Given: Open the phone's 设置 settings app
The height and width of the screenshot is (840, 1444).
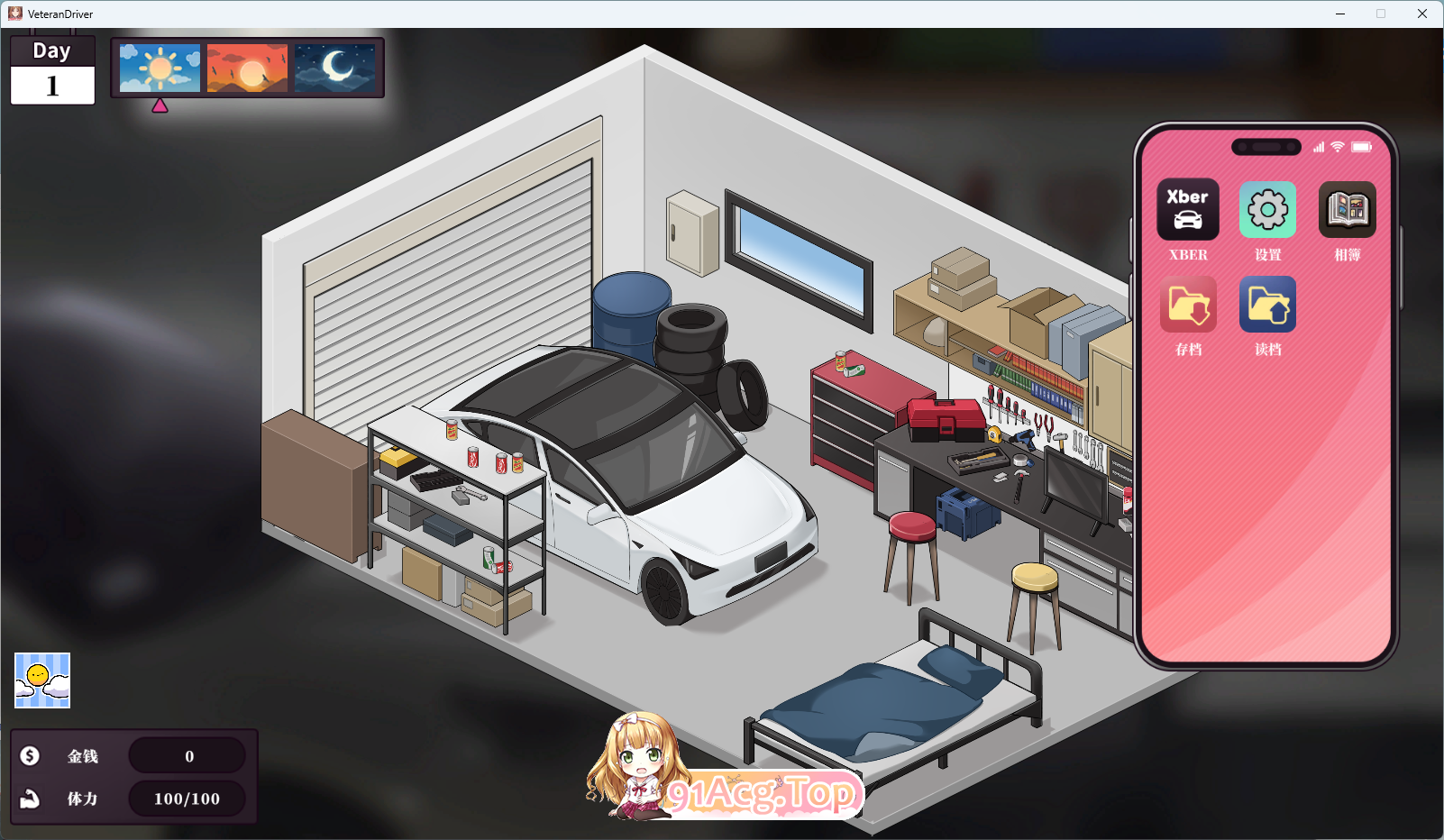Looking at the screenshot, I should (x=1267, y=210).
